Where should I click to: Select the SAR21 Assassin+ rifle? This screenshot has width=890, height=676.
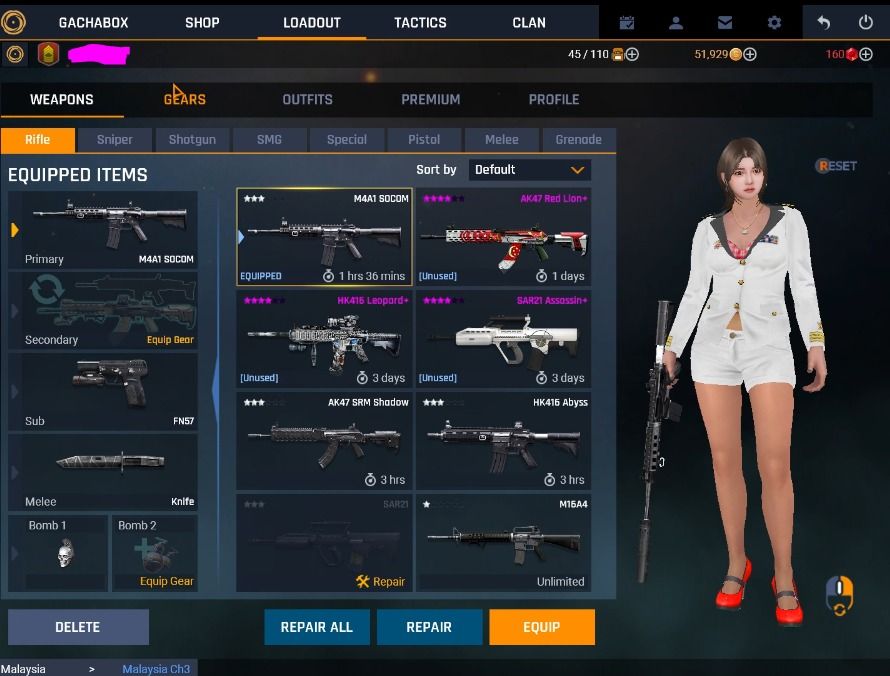503,339
